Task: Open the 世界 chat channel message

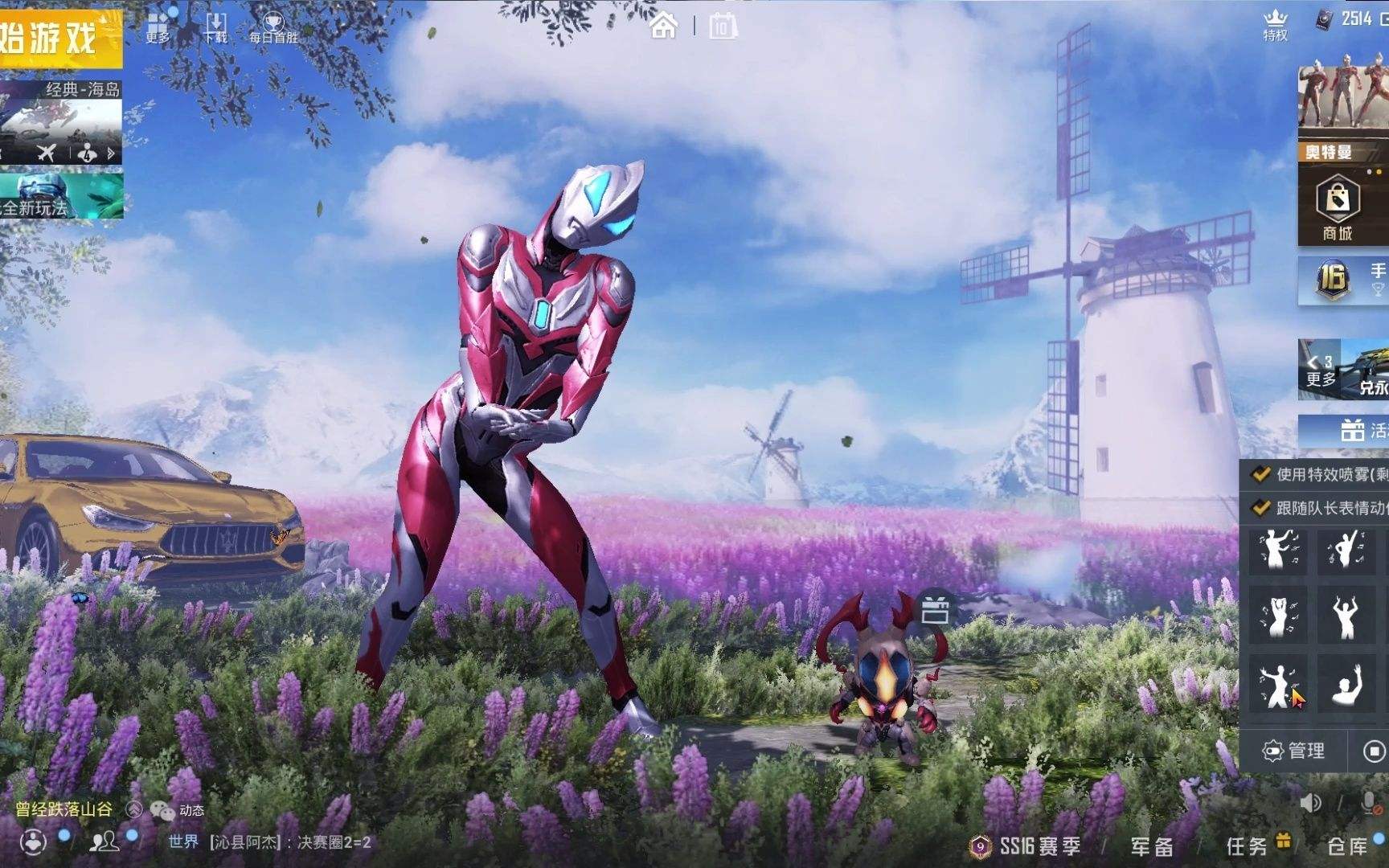Action: click(x=269, y=842)
